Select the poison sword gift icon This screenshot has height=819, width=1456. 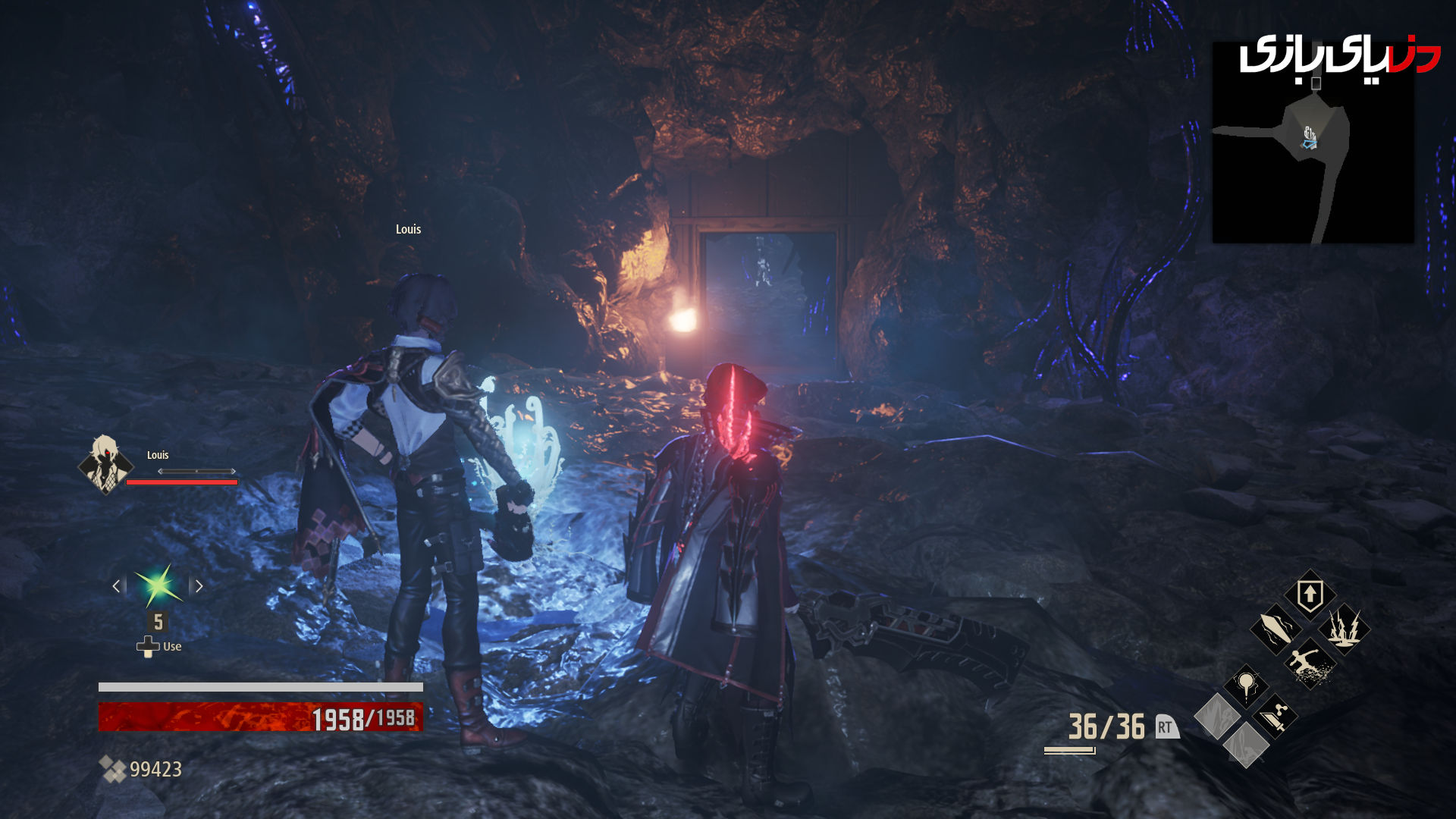(x=1275, y=717)
